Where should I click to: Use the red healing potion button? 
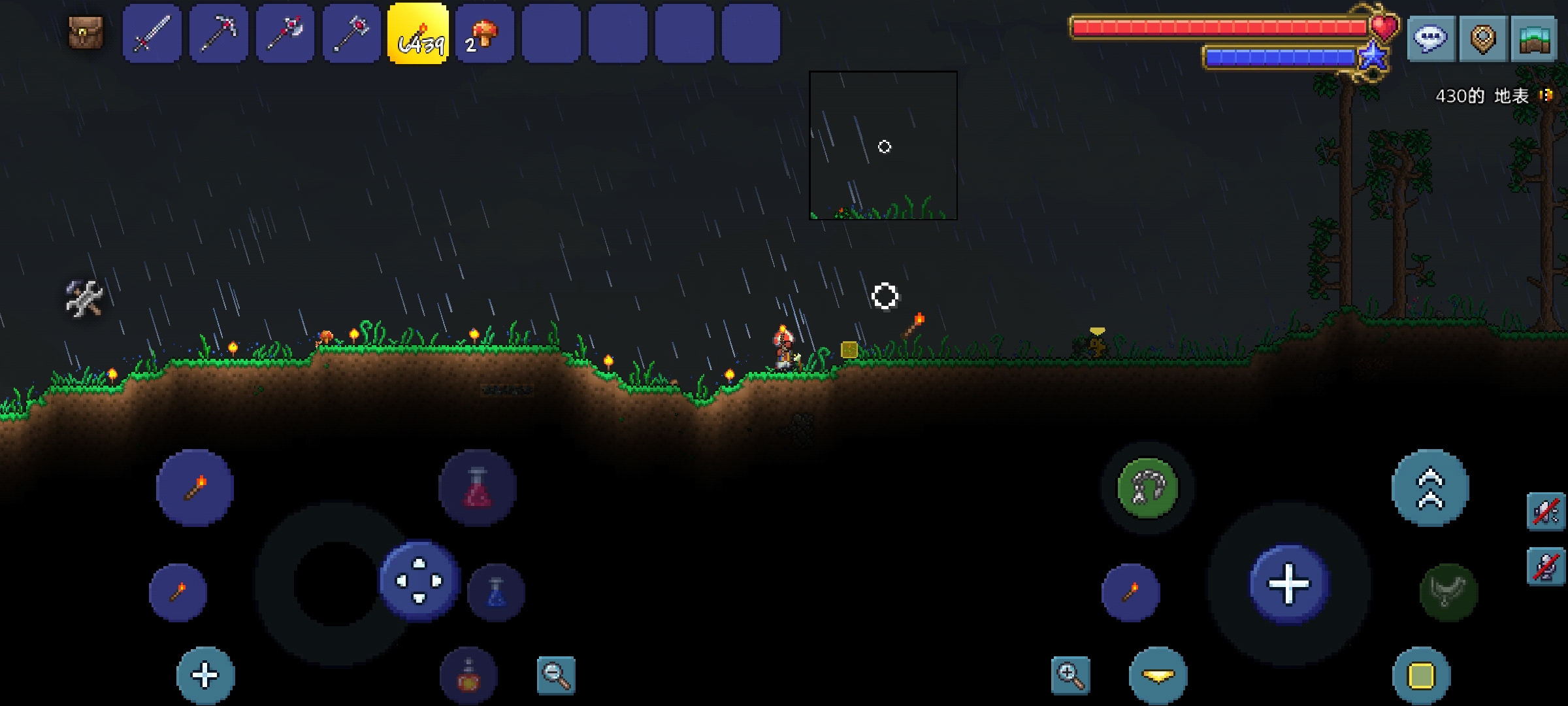coord(478,488)
